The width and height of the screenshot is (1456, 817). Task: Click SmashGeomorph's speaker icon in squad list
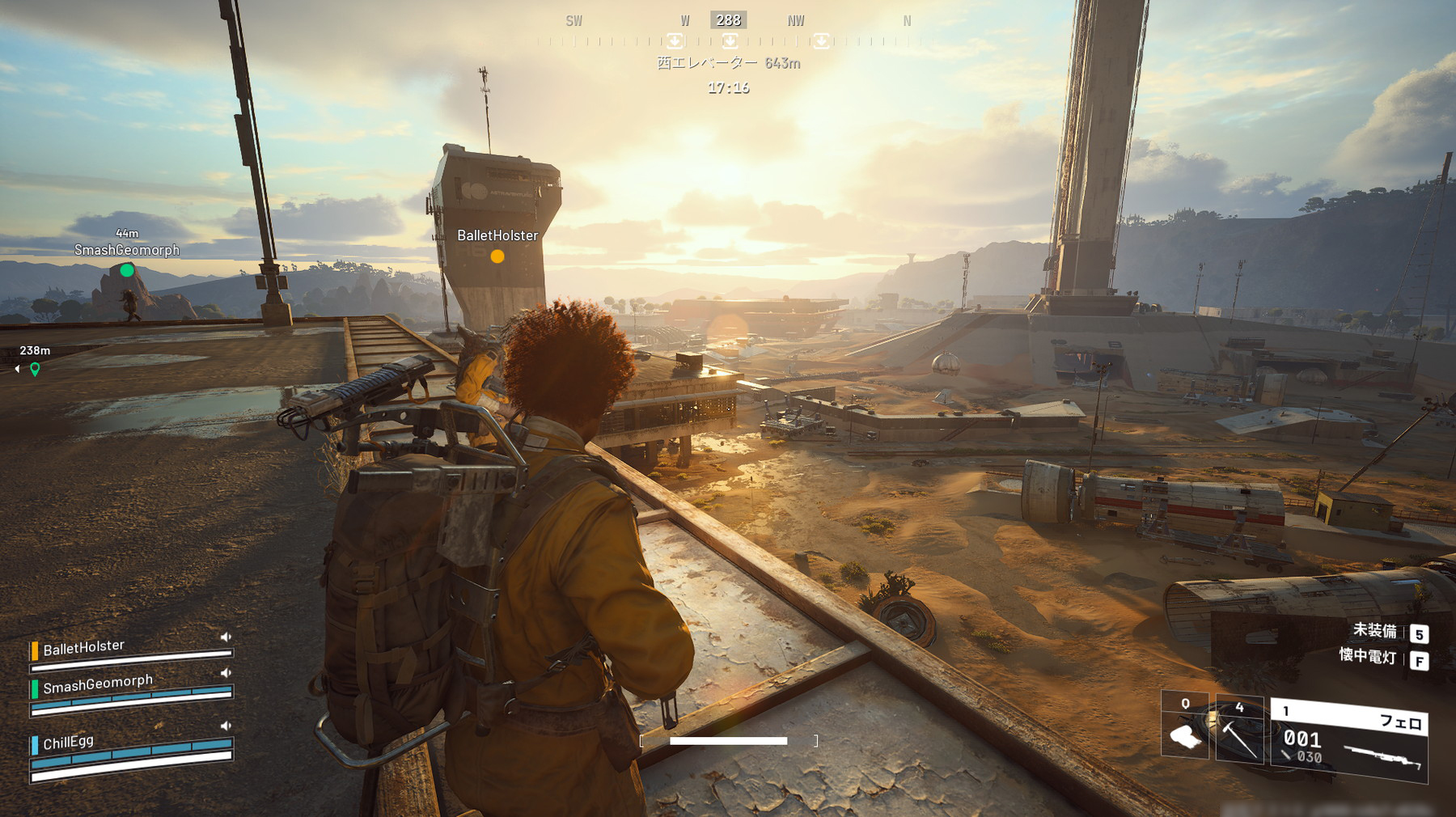226,673
